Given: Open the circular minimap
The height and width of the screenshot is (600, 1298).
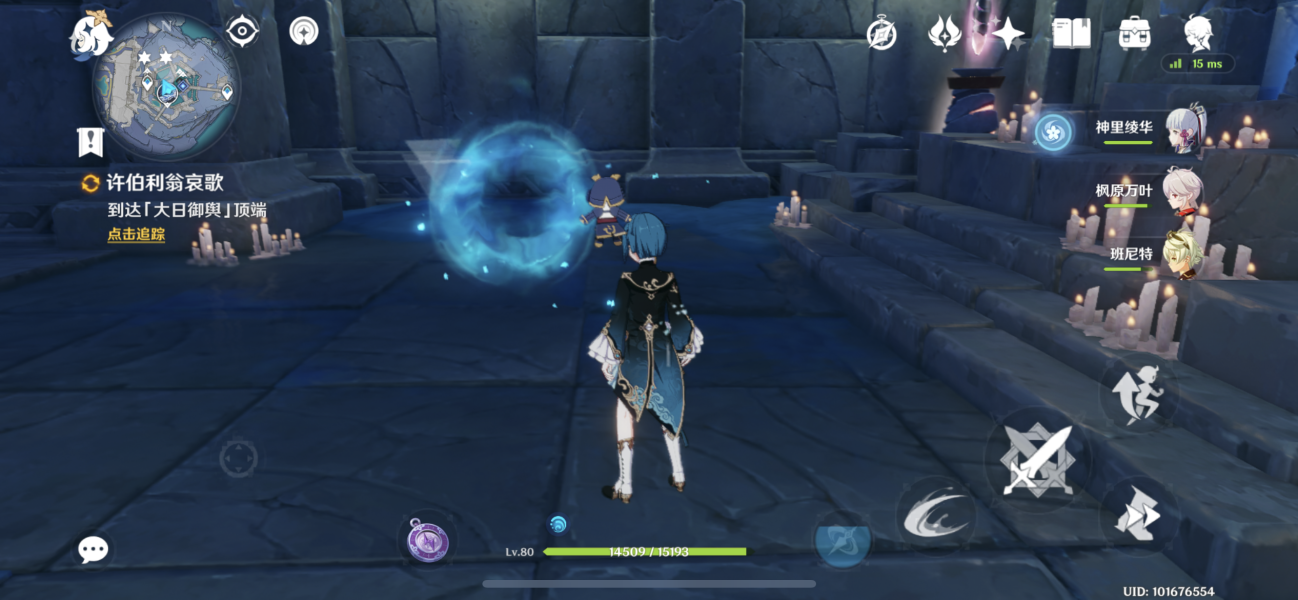Looking at the screenshot, I should (x=166, y=87).
